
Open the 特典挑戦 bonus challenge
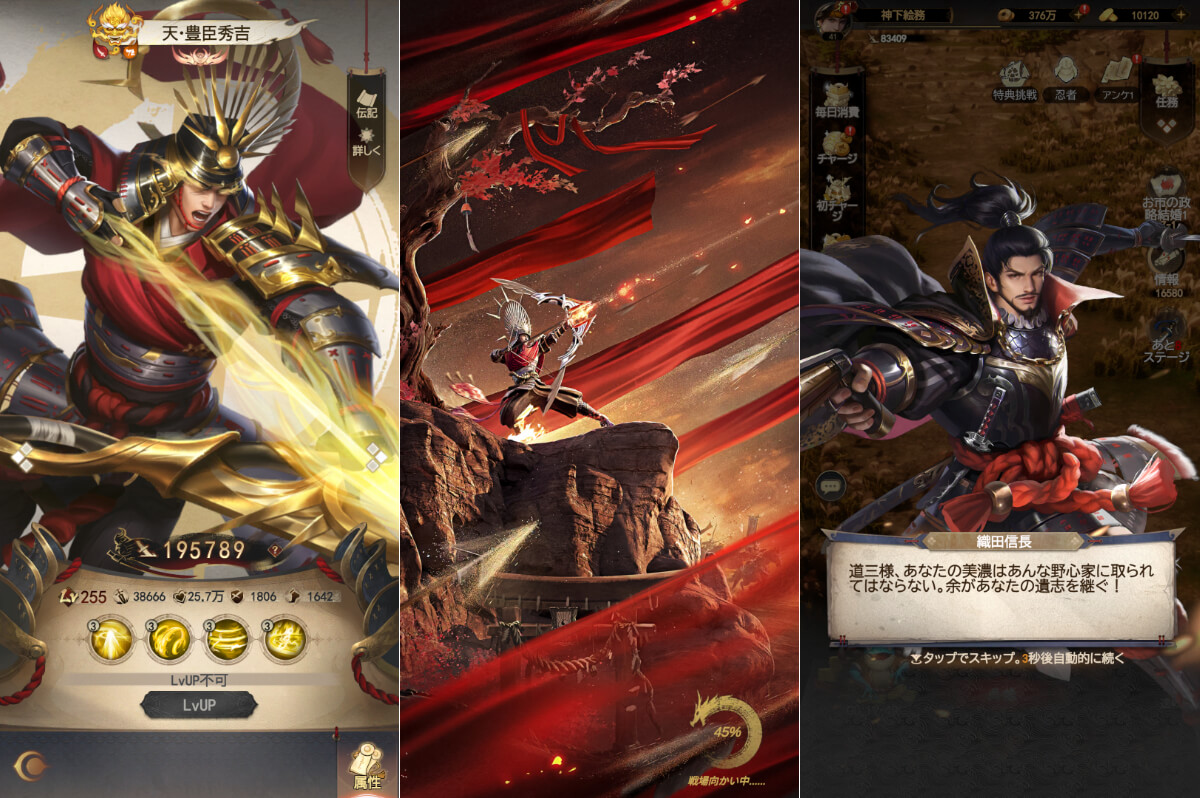(1016, 79)
